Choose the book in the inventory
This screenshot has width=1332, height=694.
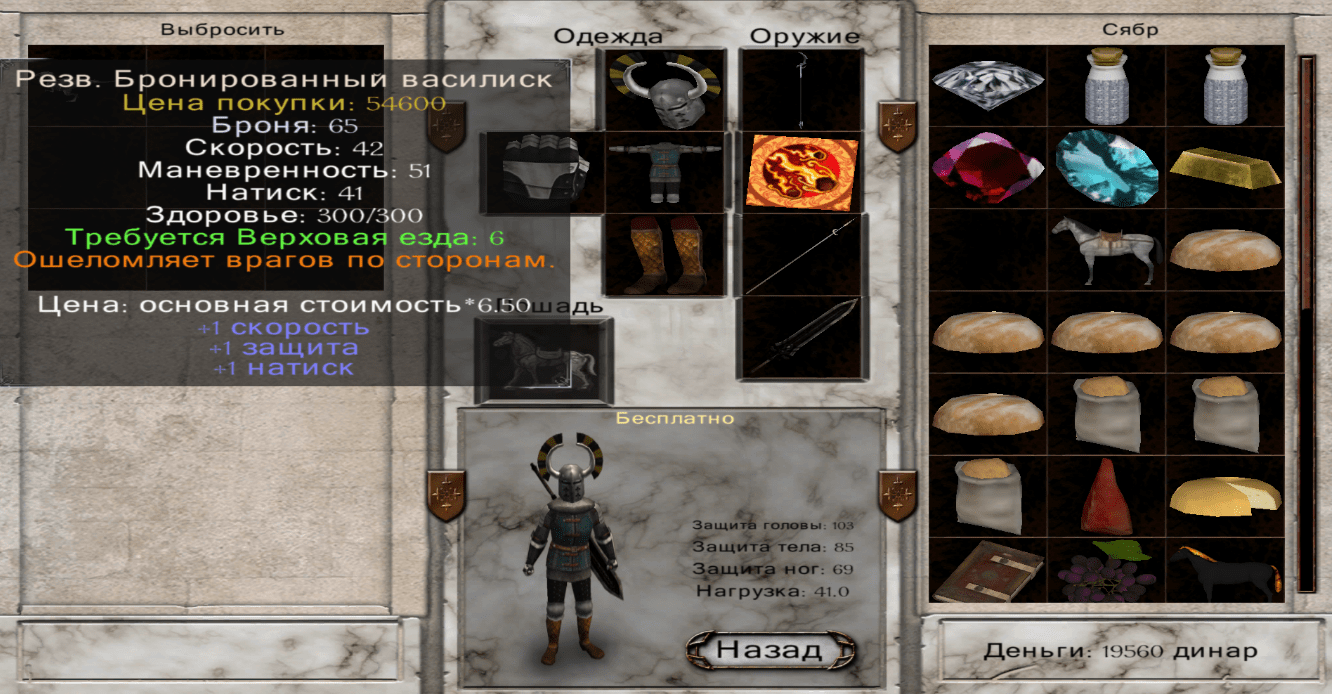tap(988, 573)
